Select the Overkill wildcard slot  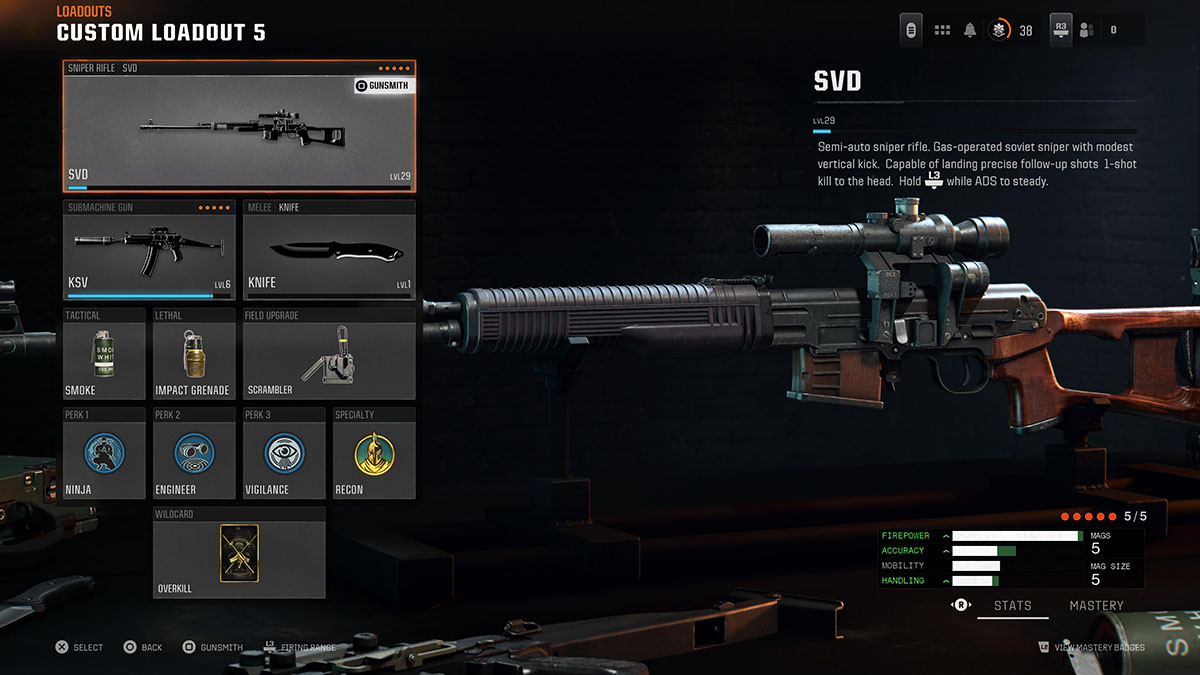(x=239, y=553)
